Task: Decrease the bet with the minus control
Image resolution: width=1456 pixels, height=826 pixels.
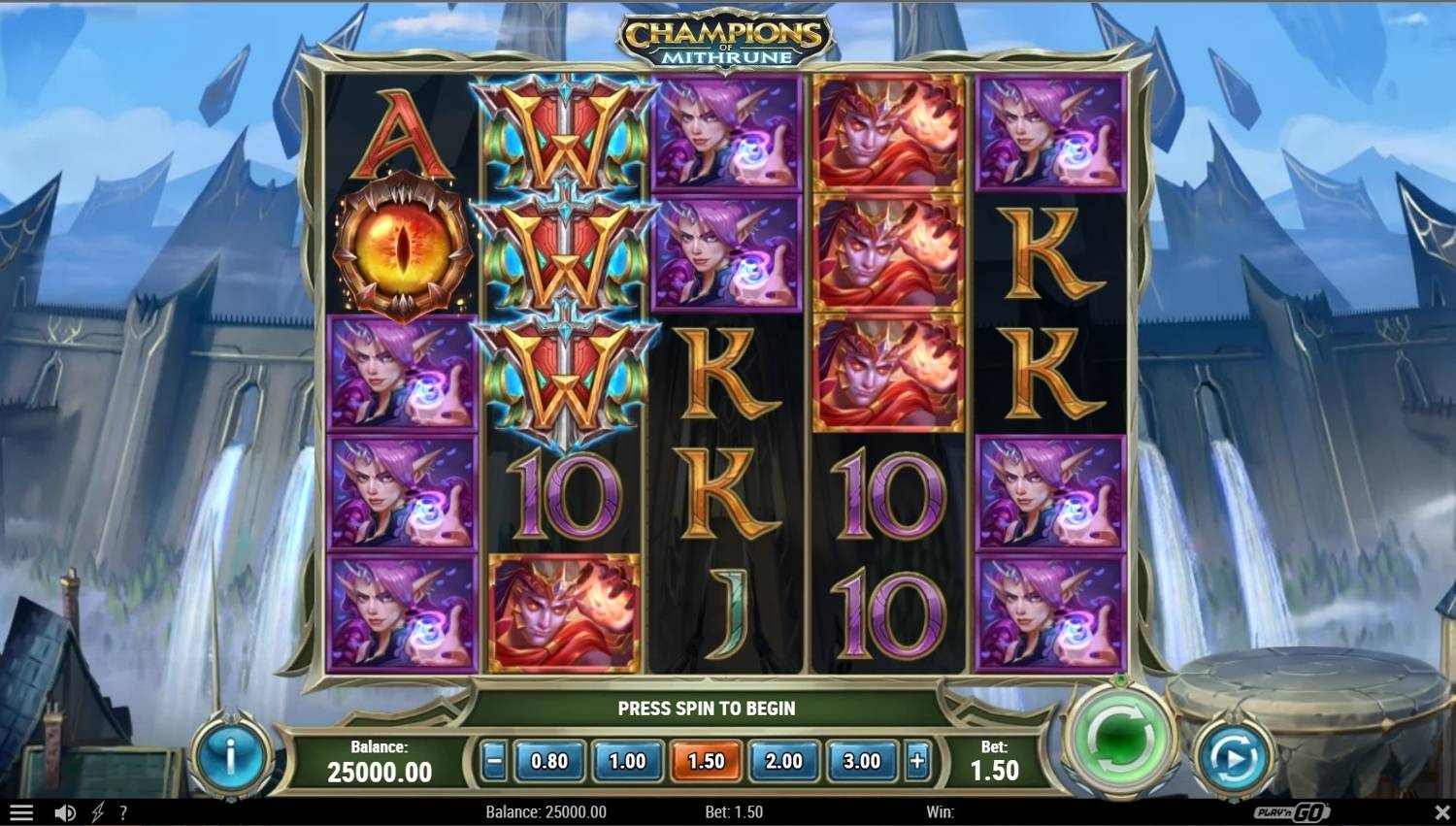Action: [x=494, y=762]
